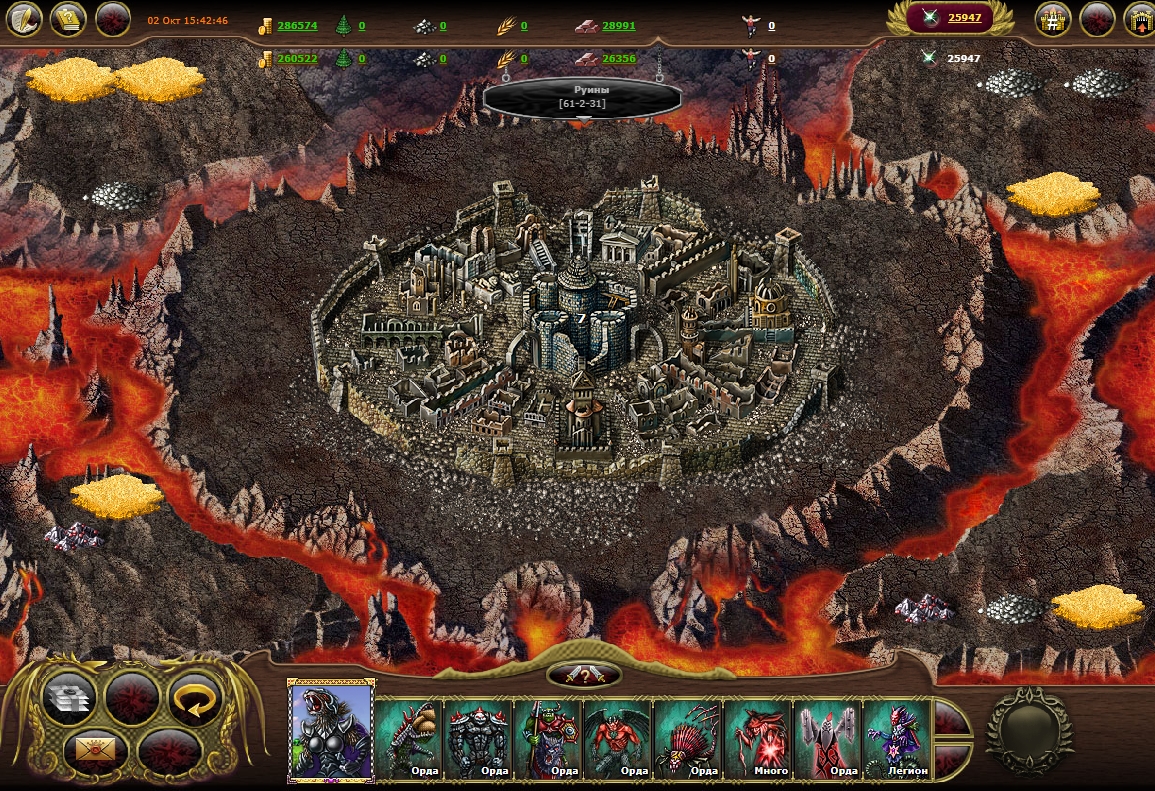Screen dimensions: 1155x791
Task: Select the roaring wolf hero portrait
Action: 331,729
